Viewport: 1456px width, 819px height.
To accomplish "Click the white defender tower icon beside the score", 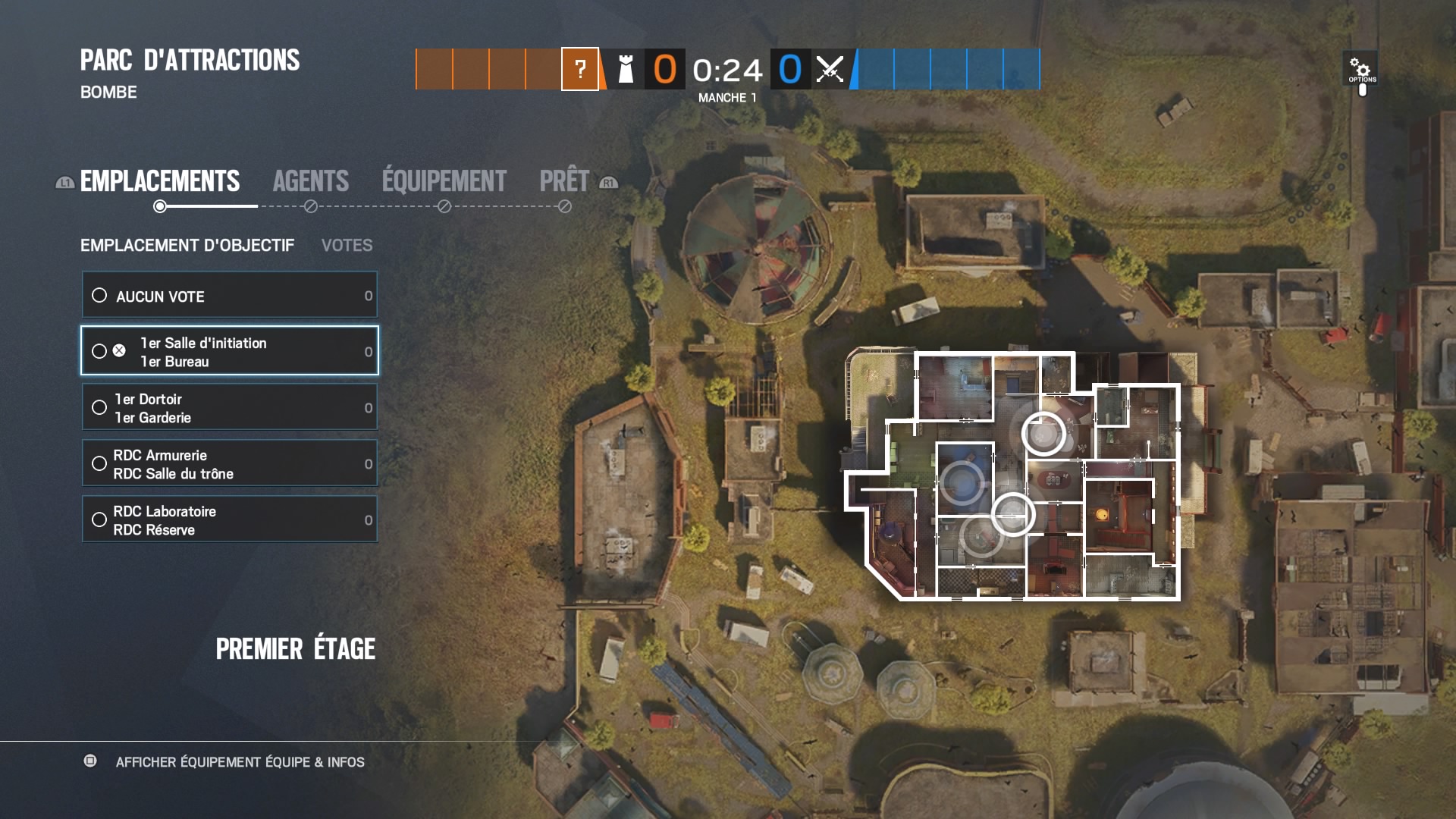I will coord(624,70).
